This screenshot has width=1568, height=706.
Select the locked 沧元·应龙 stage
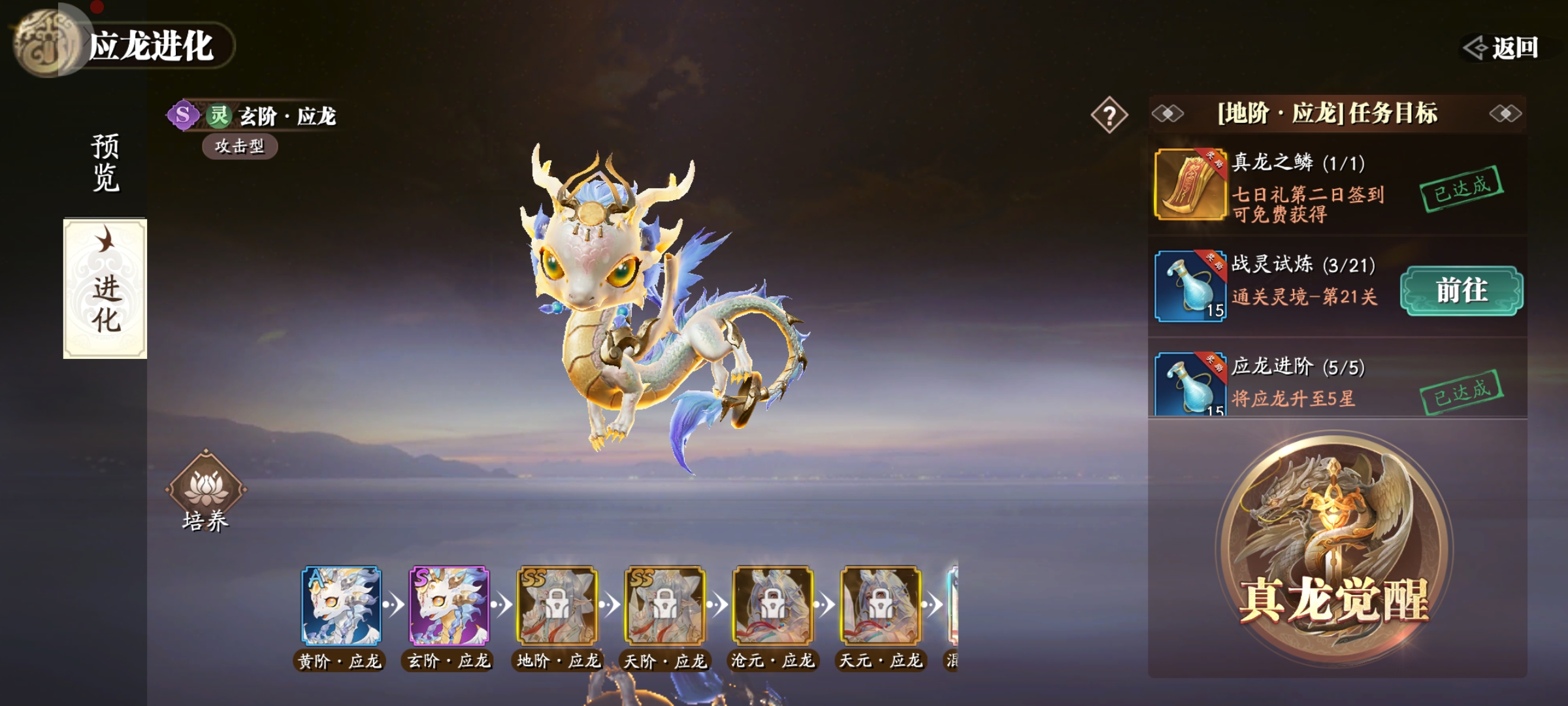coord(773,606)
